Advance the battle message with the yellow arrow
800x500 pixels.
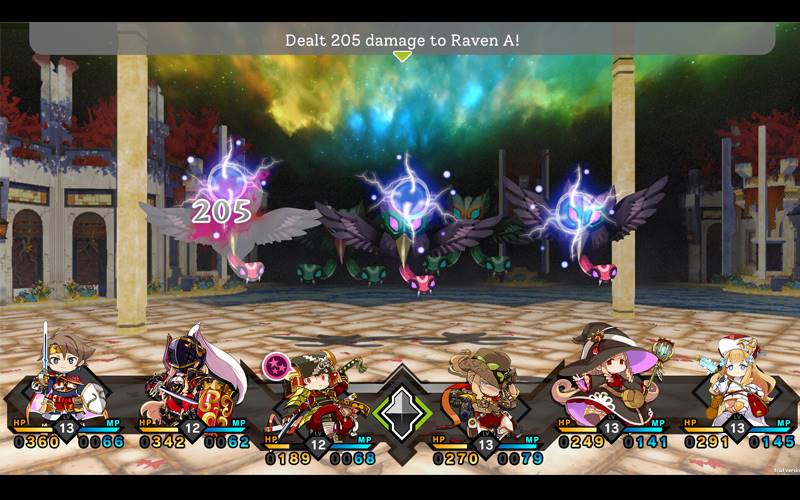(x=402, y=56)
